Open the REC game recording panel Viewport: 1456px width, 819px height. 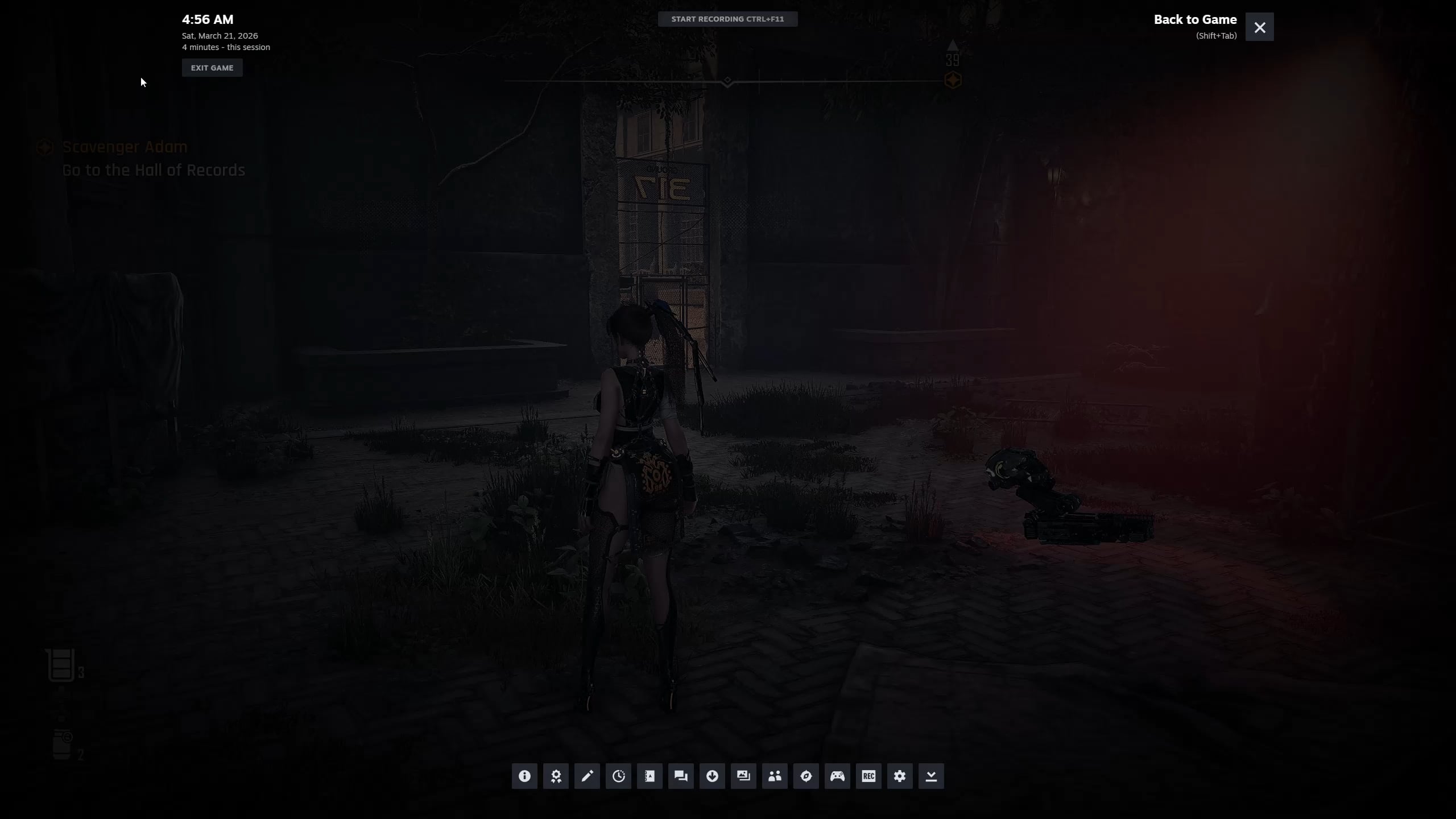(868, 776)
